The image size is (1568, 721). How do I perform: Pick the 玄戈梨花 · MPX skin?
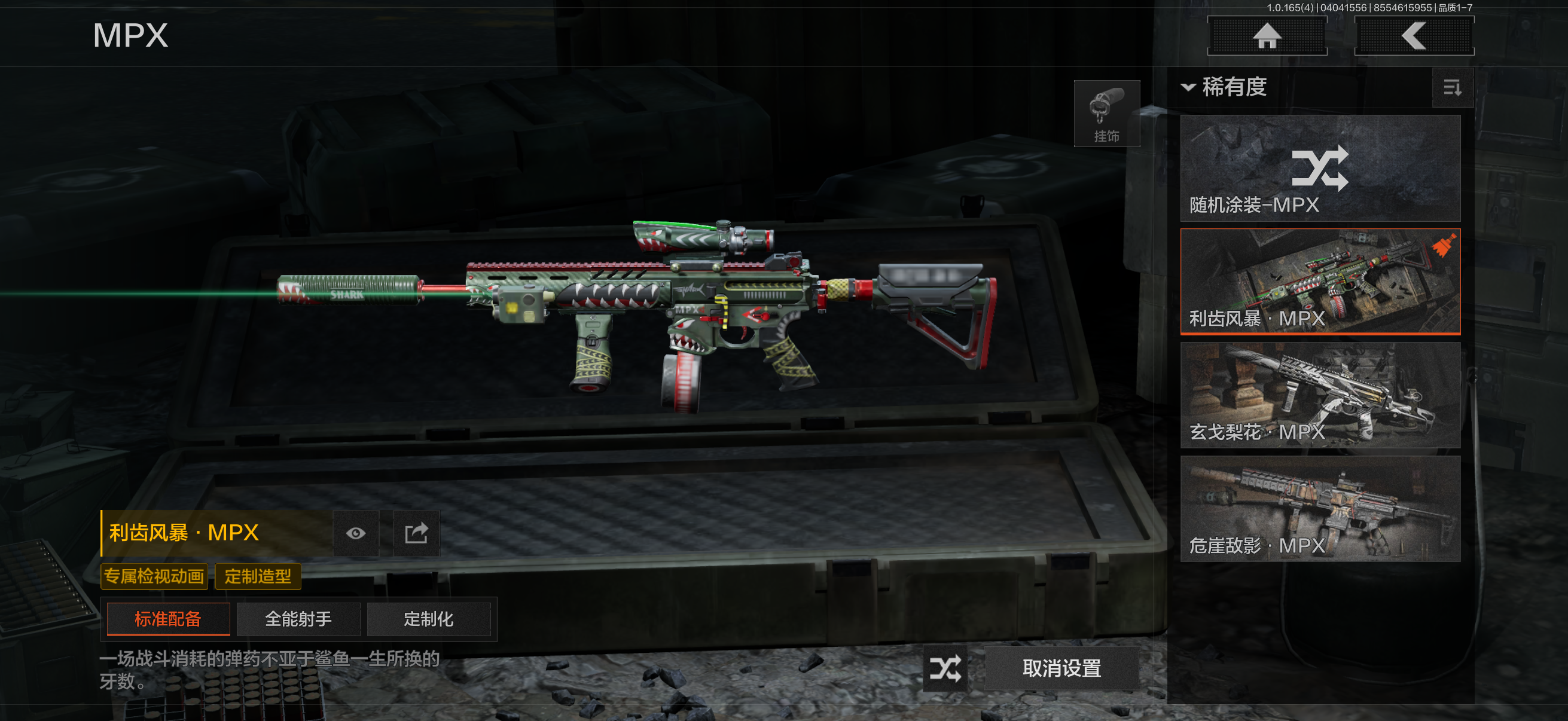(1320, 395)
